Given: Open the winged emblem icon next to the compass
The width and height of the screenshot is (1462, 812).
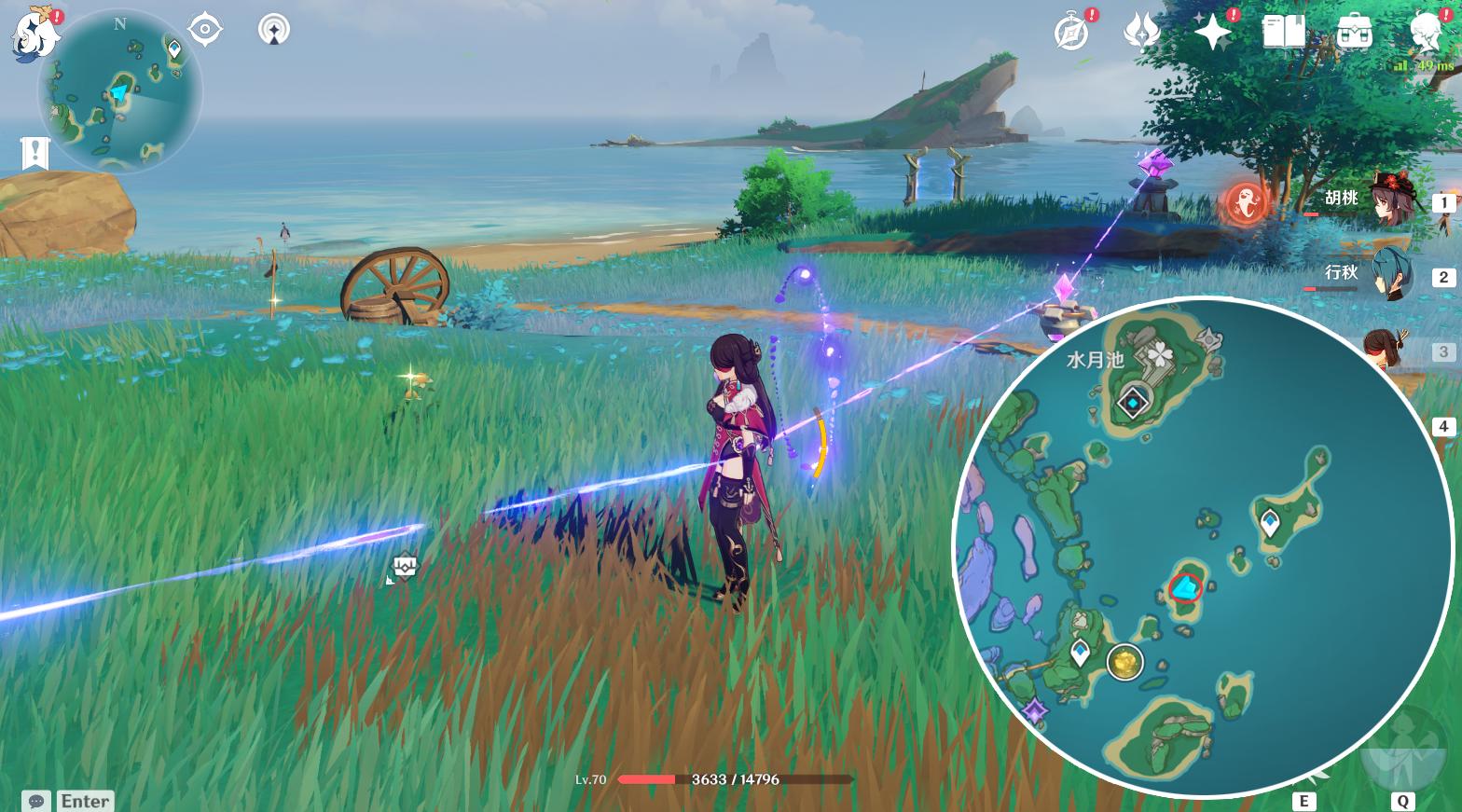Looking at the screenshot, I should click(1141, 32).
